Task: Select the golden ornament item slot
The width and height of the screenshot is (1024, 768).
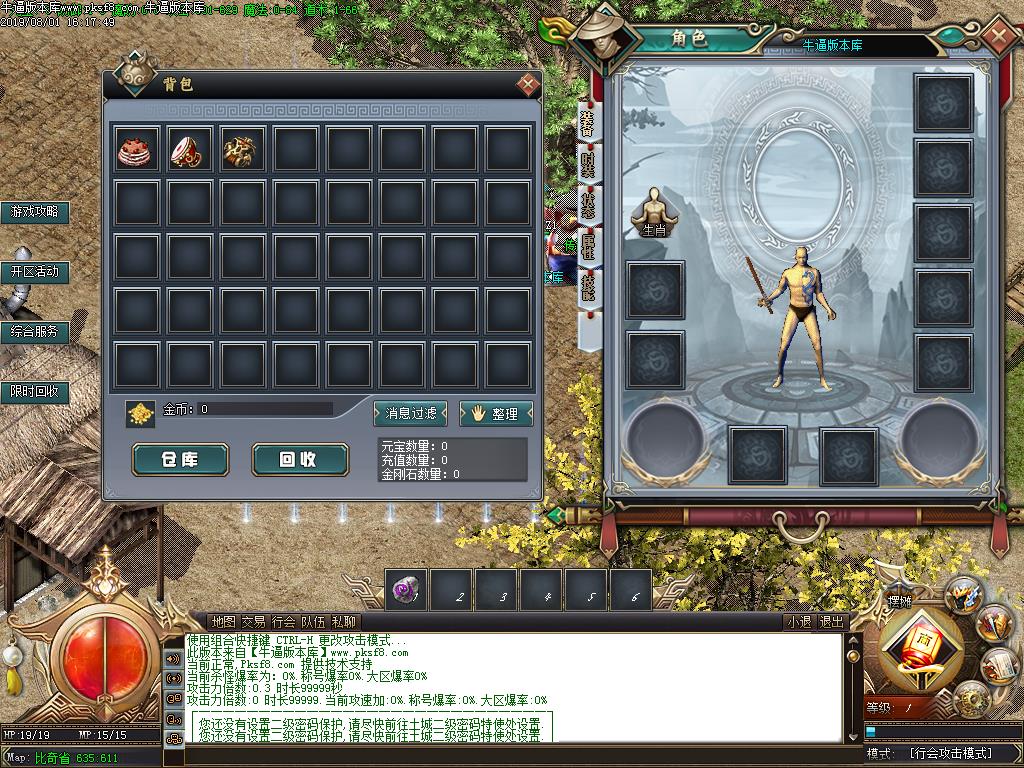Action: 243,149
